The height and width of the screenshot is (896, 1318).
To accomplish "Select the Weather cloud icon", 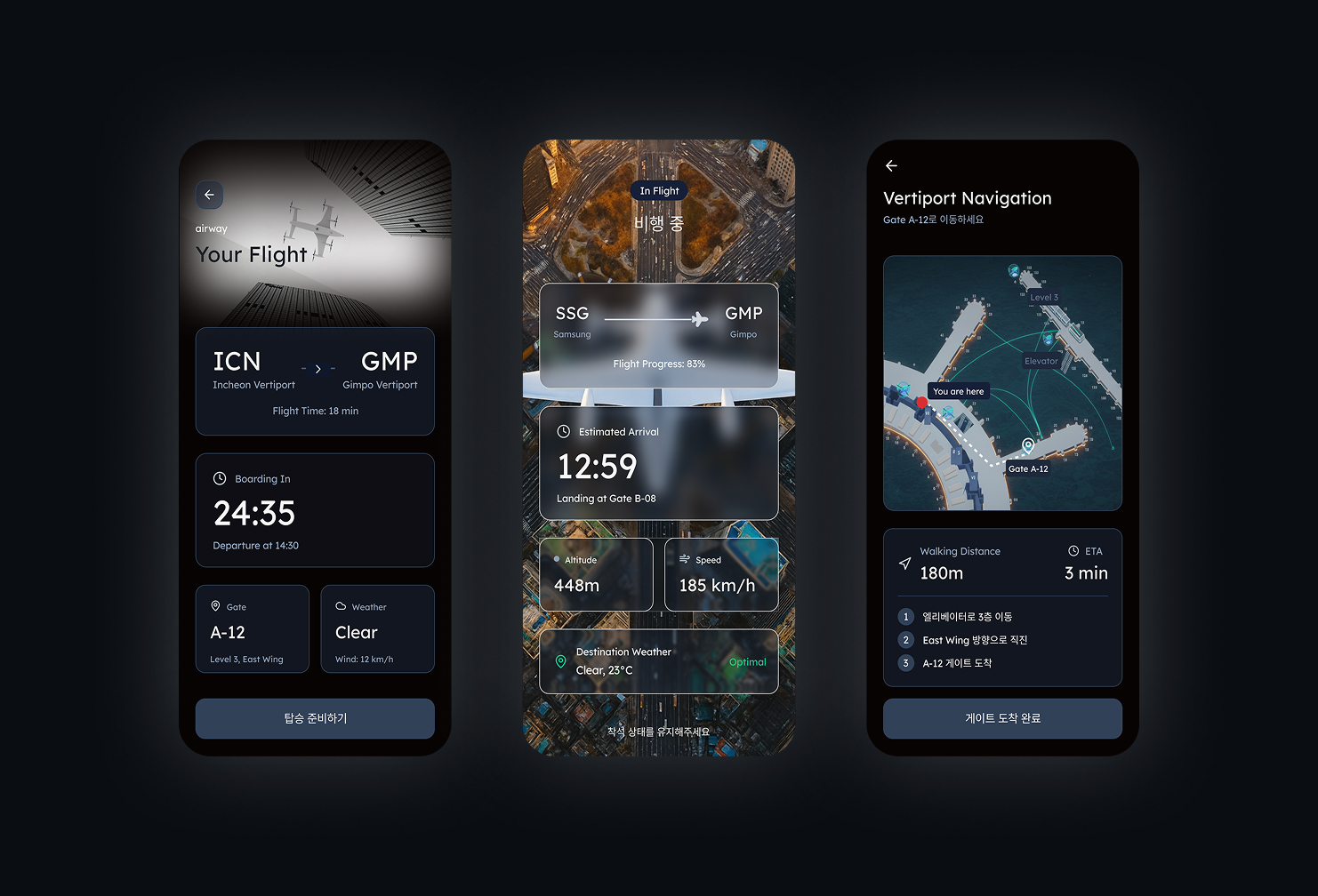I will click(342, 606).
